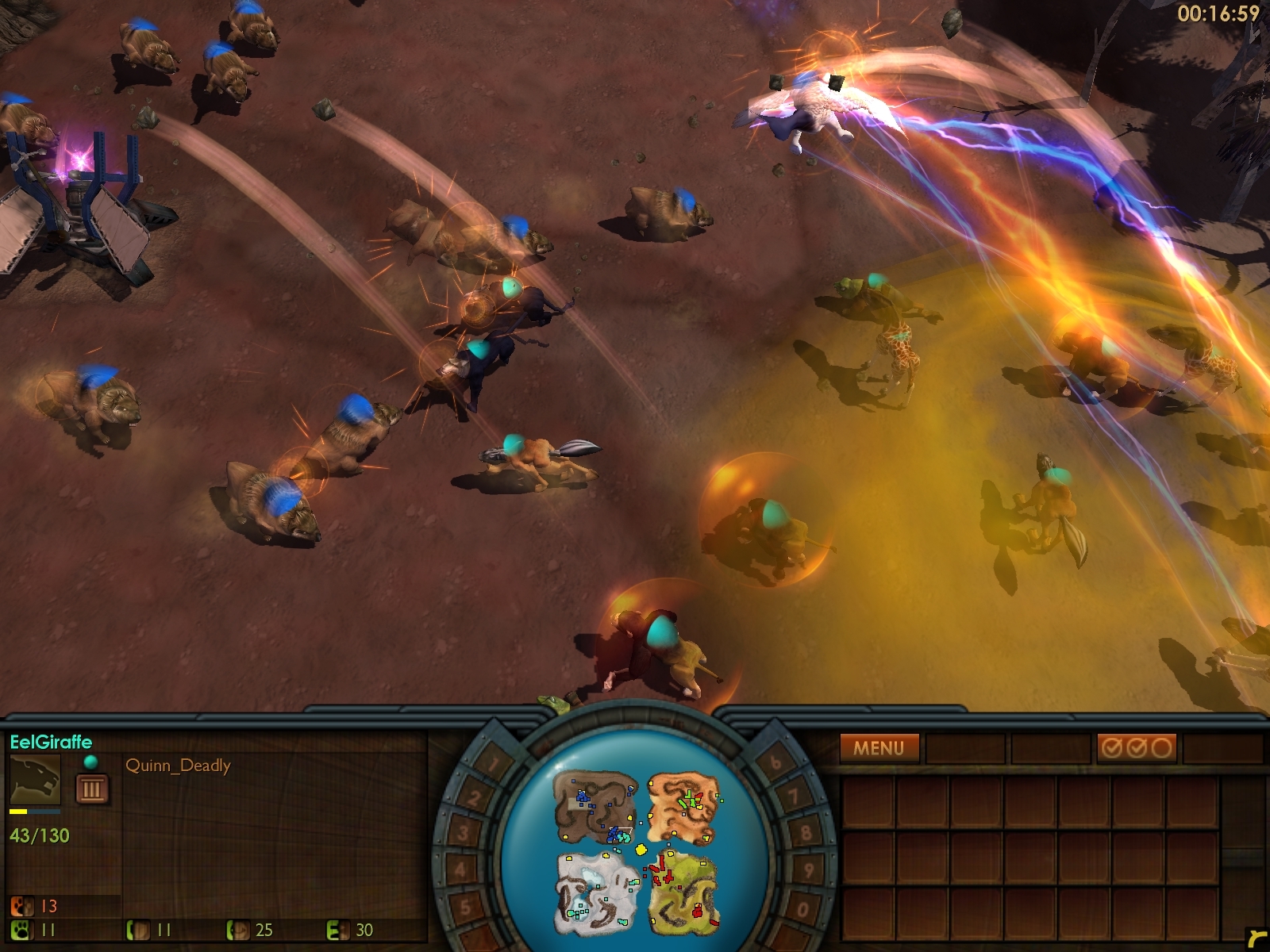Open the objectives button with checkmark circles
This screenshot has height=952, width=1270.
click(x=1136, y=747)
